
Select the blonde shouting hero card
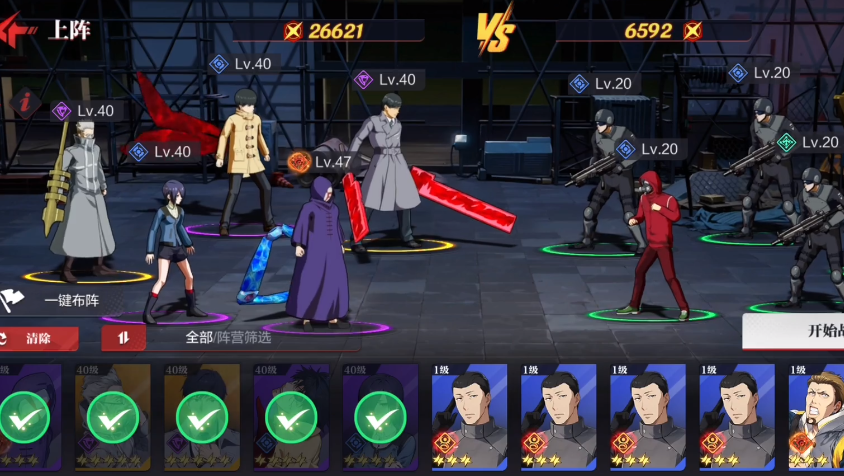[x=818, y=416]
